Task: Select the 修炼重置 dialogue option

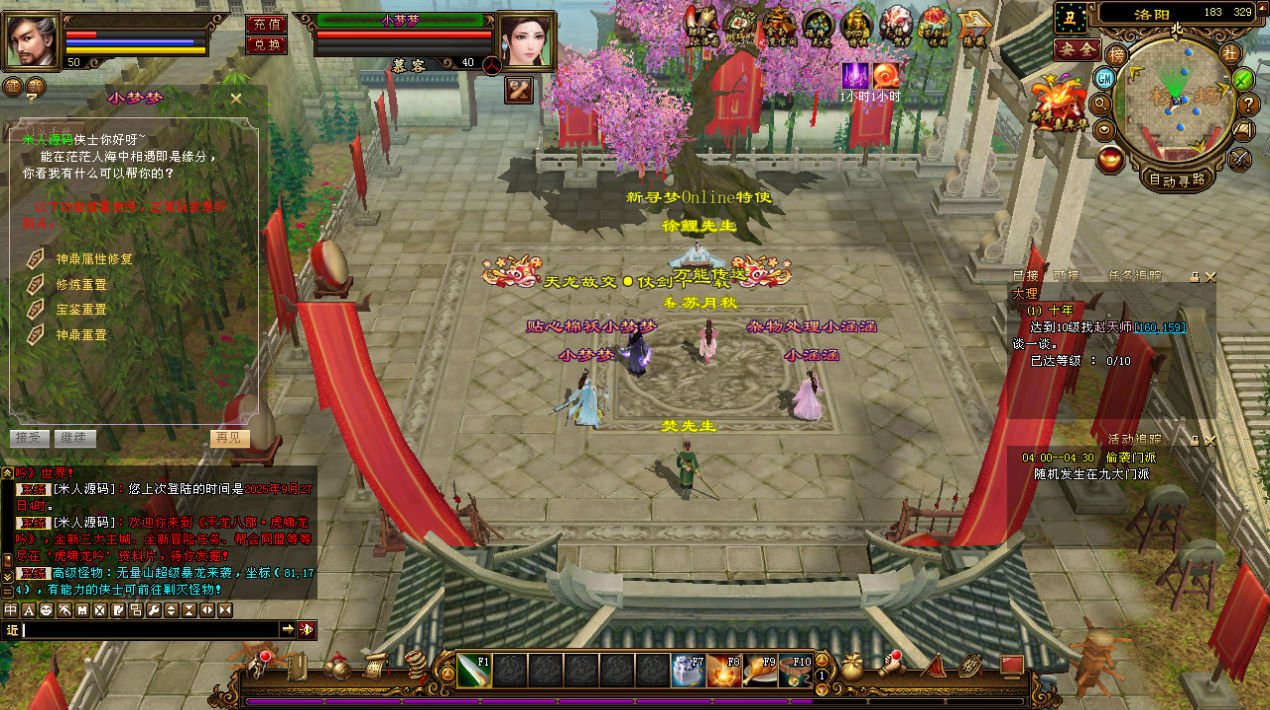Action: (x=81, y=284)
